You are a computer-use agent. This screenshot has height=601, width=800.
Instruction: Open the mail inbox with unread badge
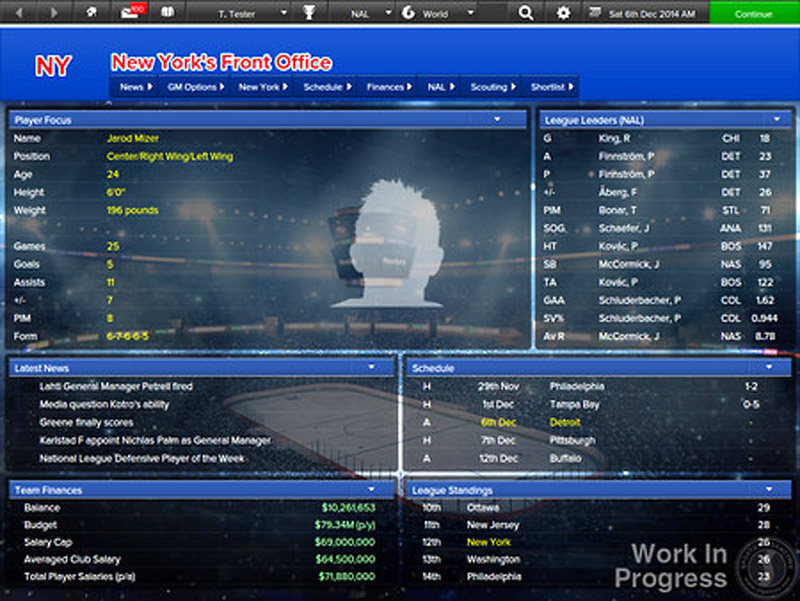pyautogui.click(x=130, y=14)
